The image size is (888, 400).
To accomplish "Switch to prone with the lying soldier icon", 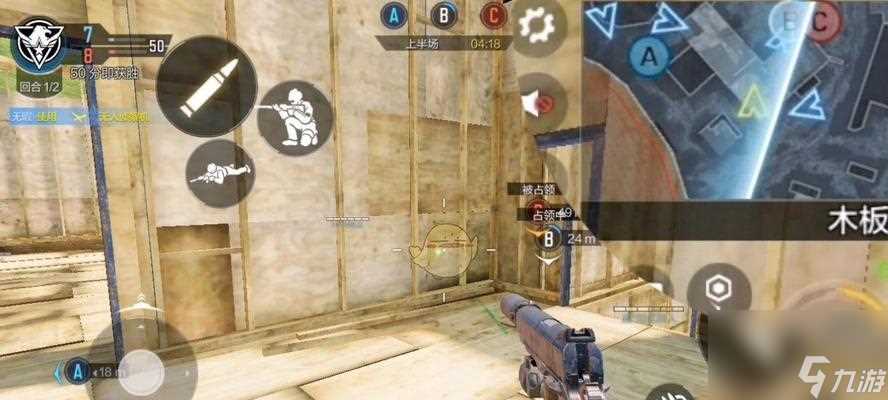I will pyautogui.click(x=220, y=173).
